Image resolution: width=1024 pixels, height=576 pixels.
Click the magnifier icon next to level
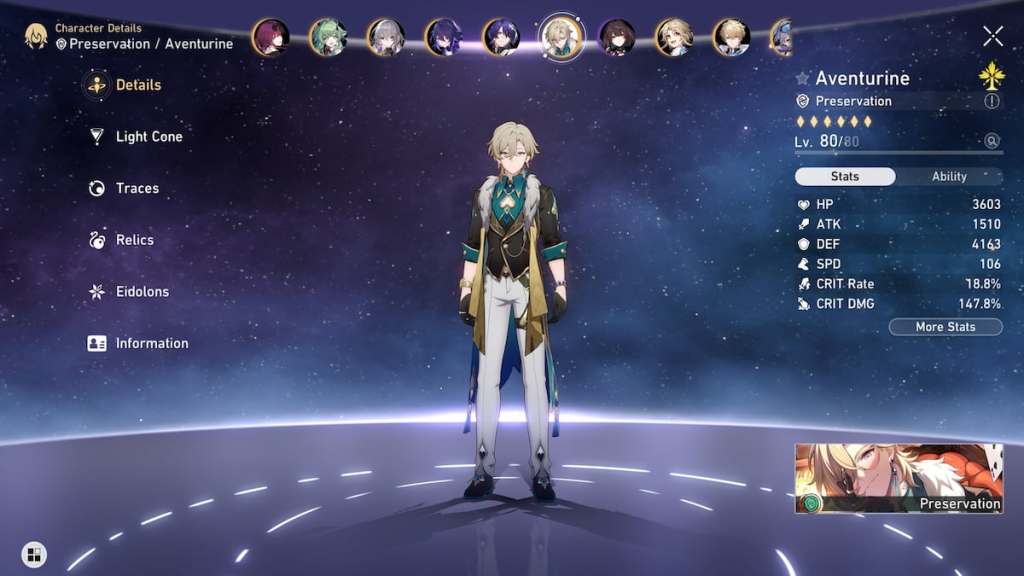[991, 141]
